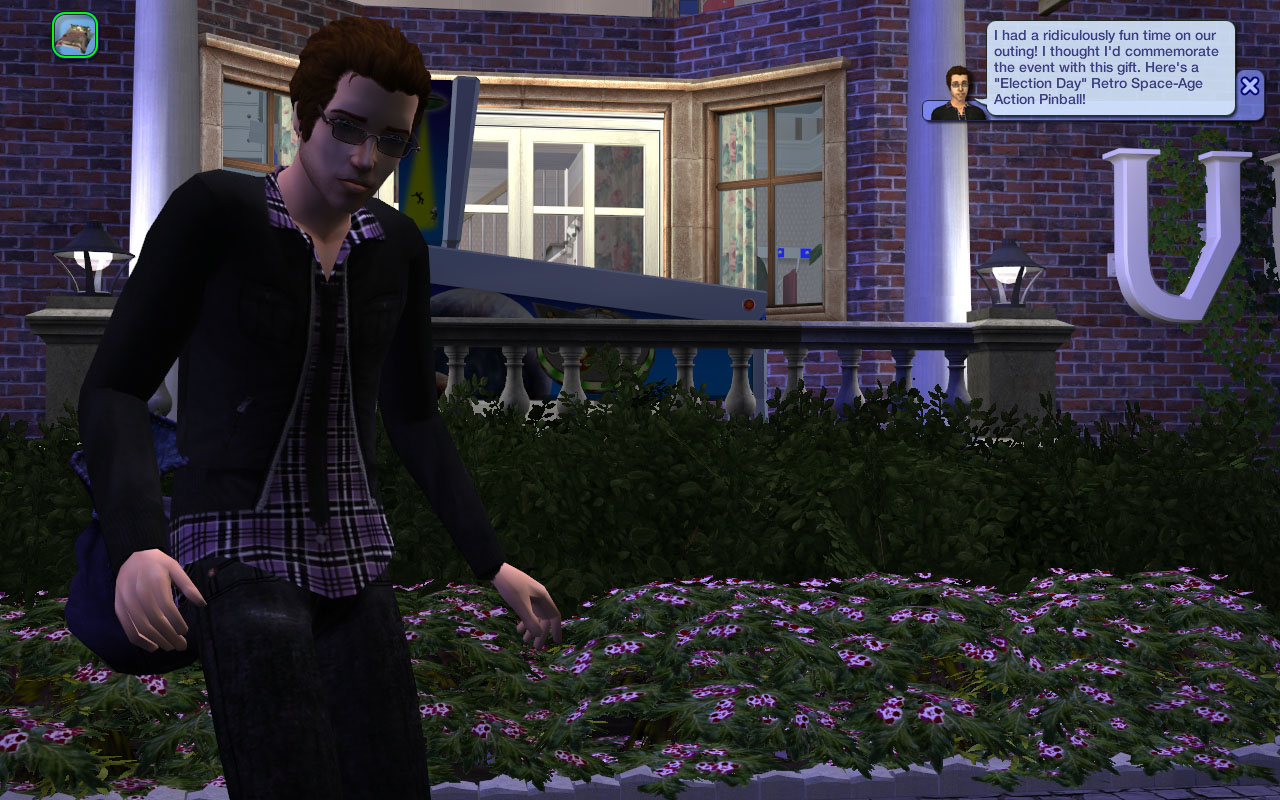Close the pinball gift notification
Viewport: 1280px width, 800px height.
[x=1249, y=85]
